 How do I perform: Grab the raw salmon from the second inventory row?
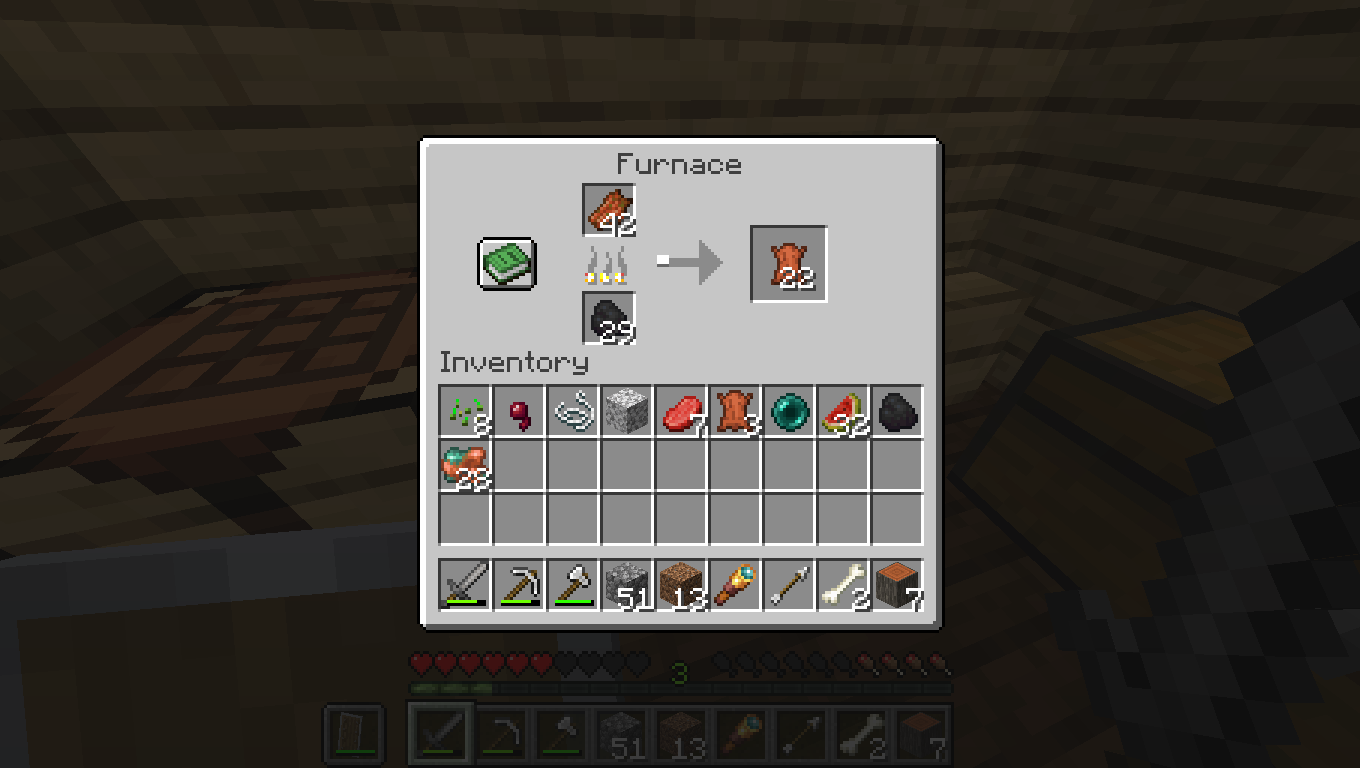464,465
